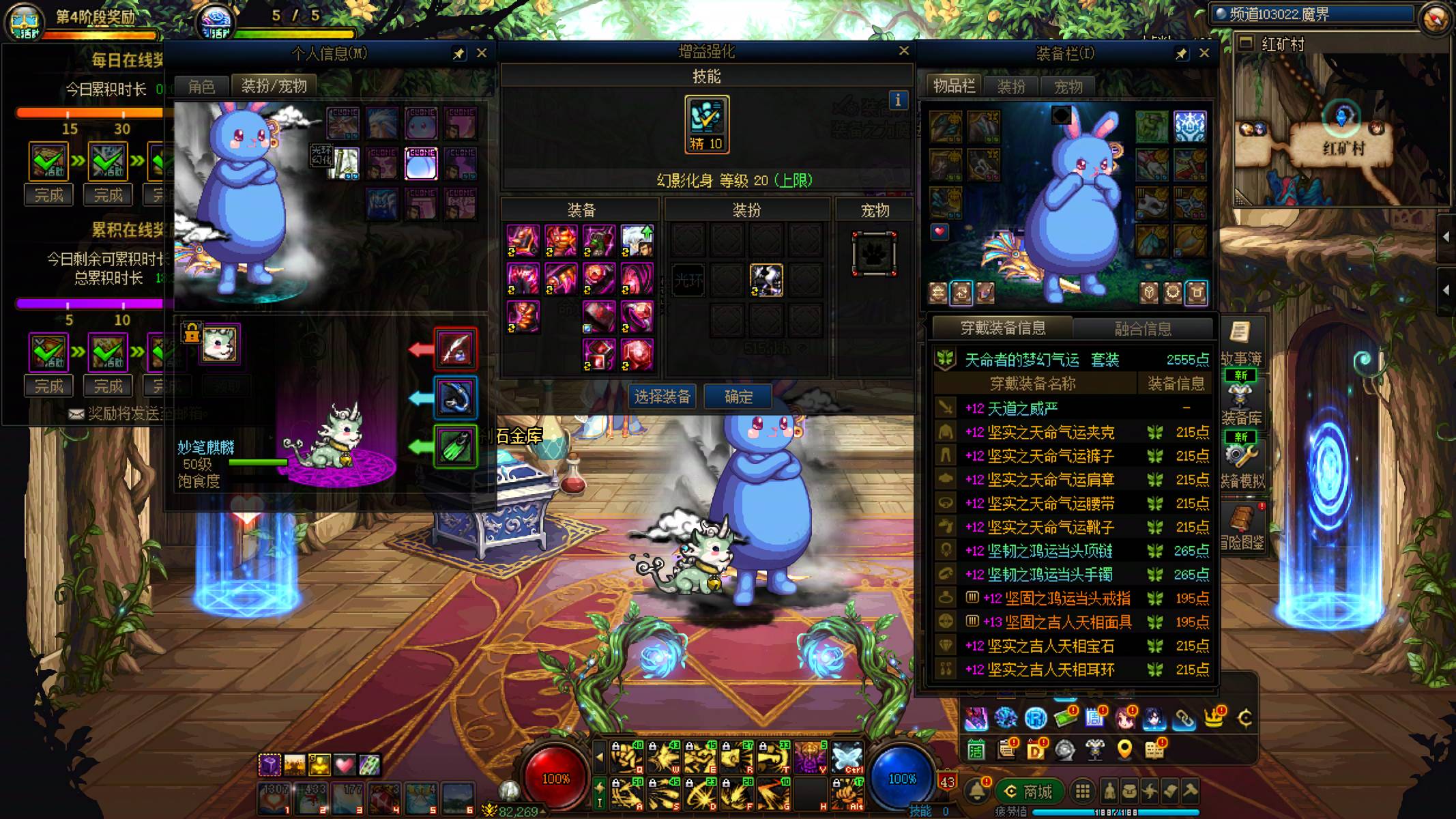Open the 商城 shop

coord(1028,792)
